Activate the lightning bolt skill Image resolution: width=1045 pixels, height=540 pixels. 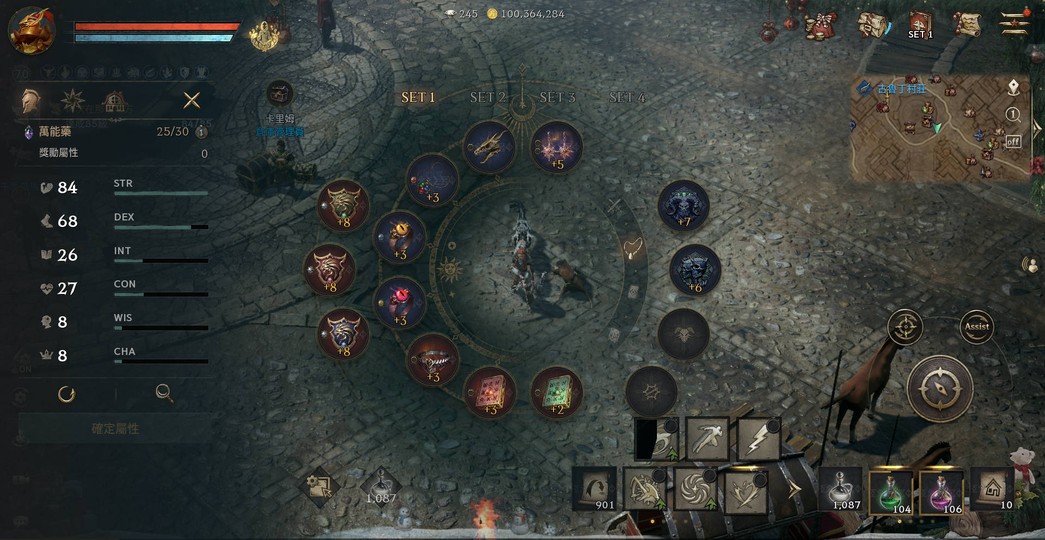(x=758, y=439)
